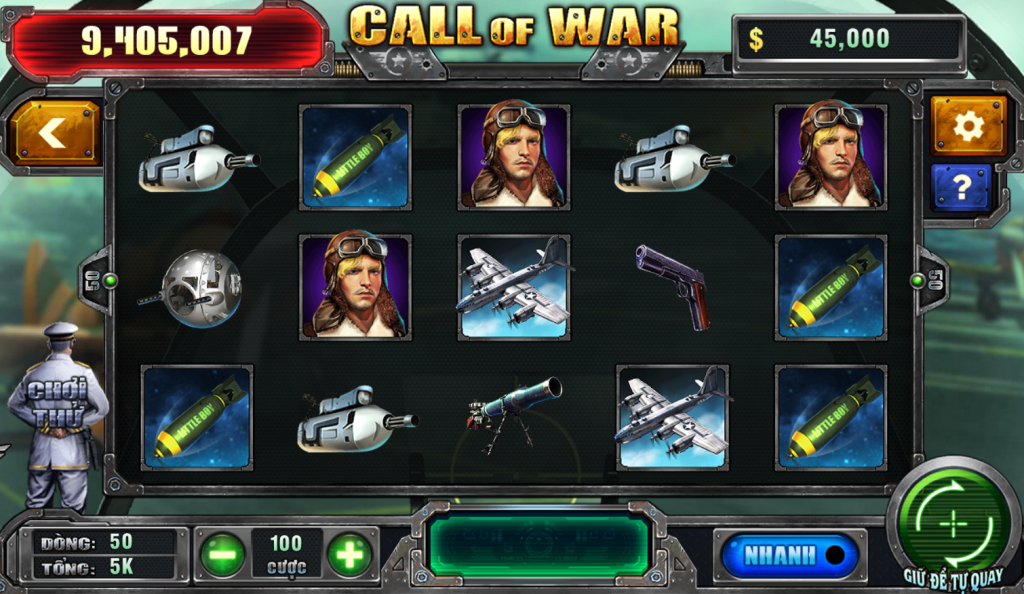
Task: Increase the bet with the plus button
Action: (x=349, y=554)
